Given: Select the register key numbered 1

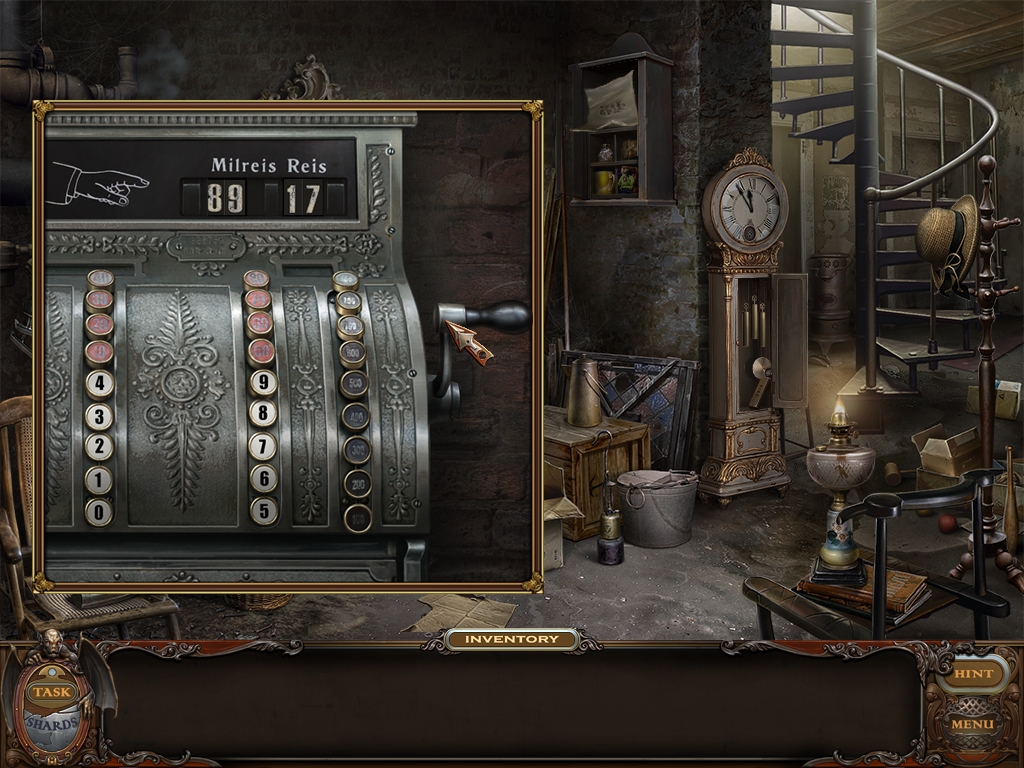Looking at the screenshot, I should pyautogui.click(x=99, y=479).
